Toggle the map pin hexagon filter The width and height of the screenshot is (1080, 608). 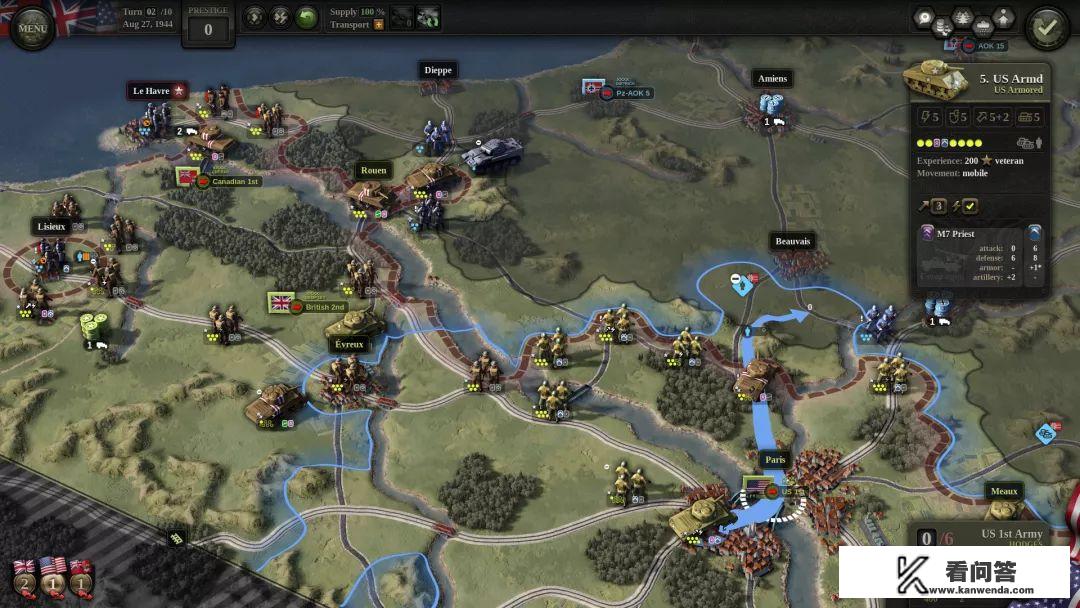click(922, 17)
